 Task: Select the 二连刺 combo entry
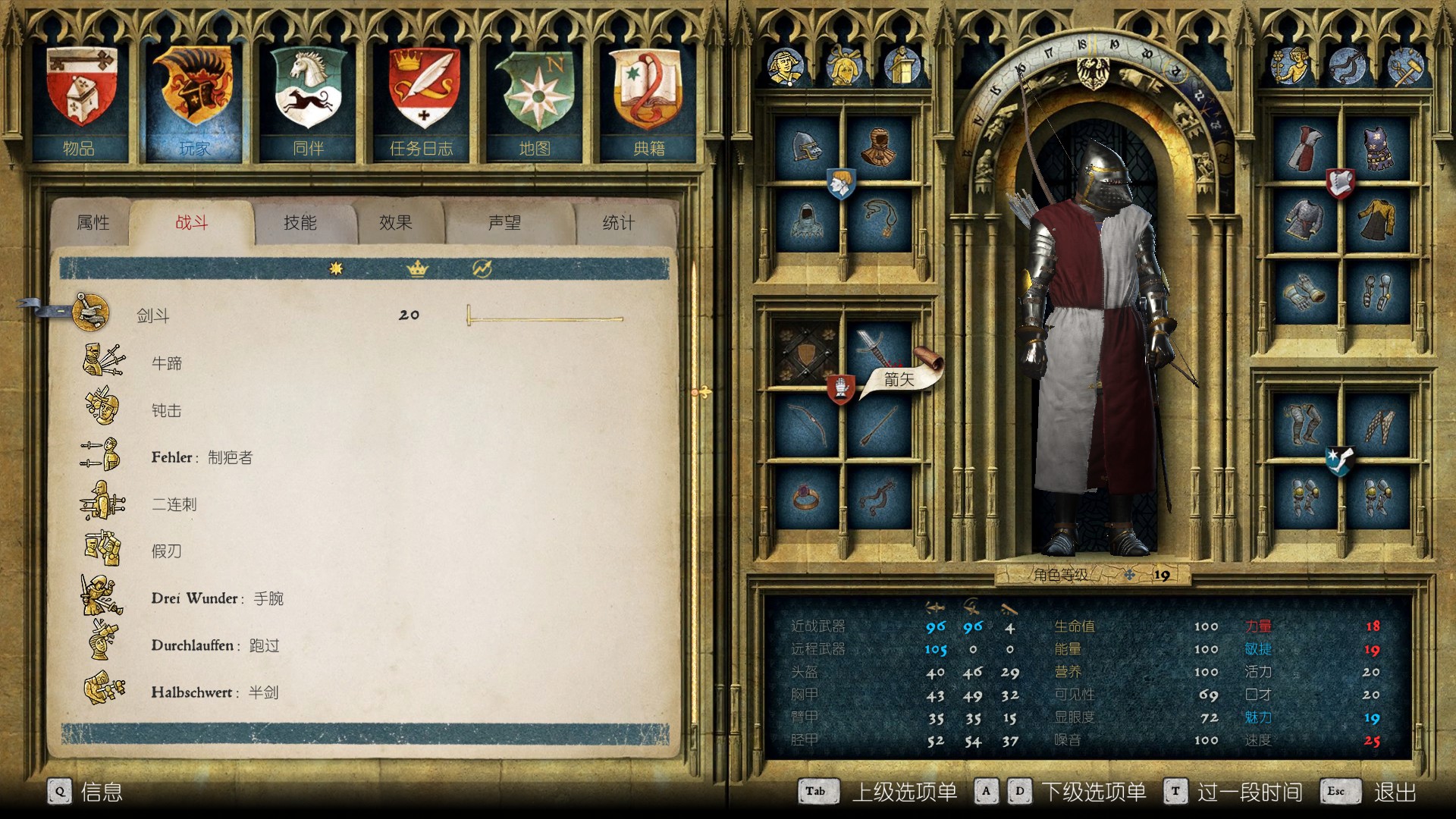(x=174, y=504)
